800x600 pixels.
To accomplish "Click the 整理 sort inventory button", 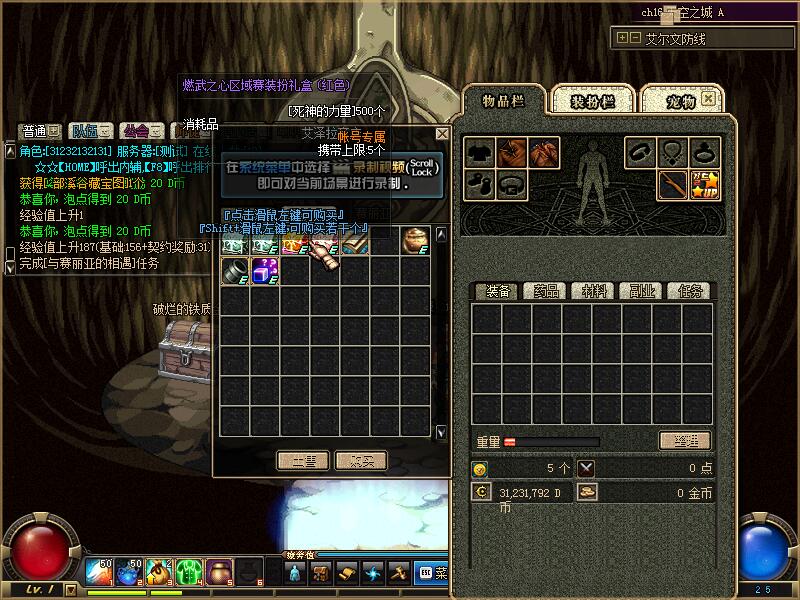I will click(x=685, y=441).
